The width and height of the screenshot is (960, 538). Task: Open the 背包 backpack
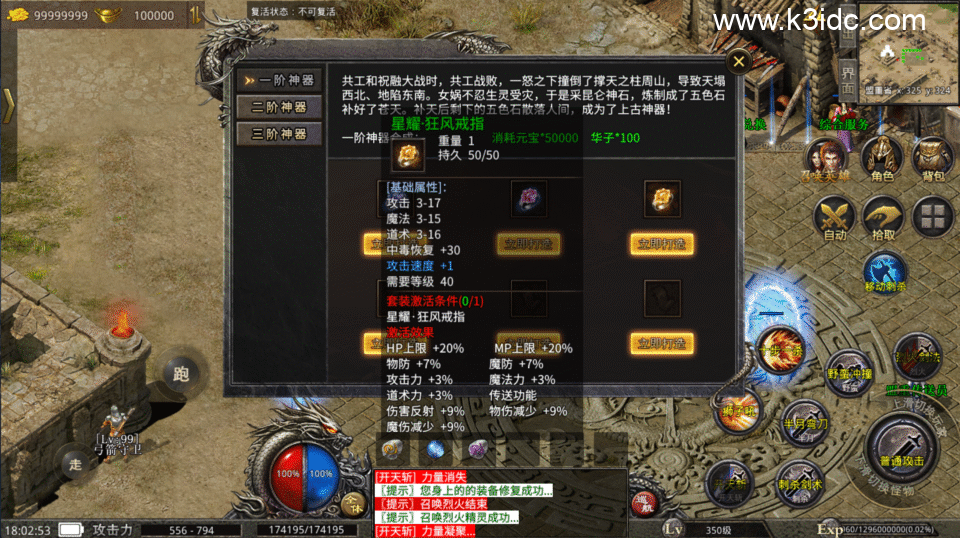(x=933, y=158)
